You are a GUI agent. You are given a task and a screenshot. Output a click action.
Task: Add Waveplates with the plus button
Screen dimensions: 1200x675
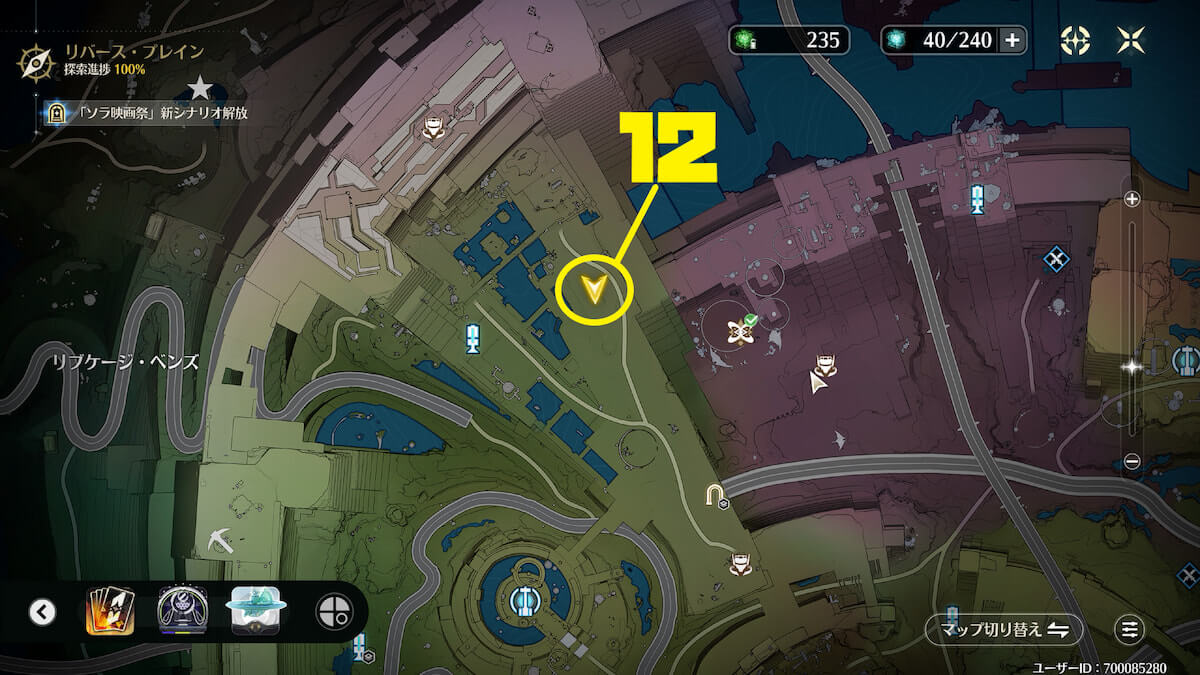pyautogui.click(x=1012, y=40)
